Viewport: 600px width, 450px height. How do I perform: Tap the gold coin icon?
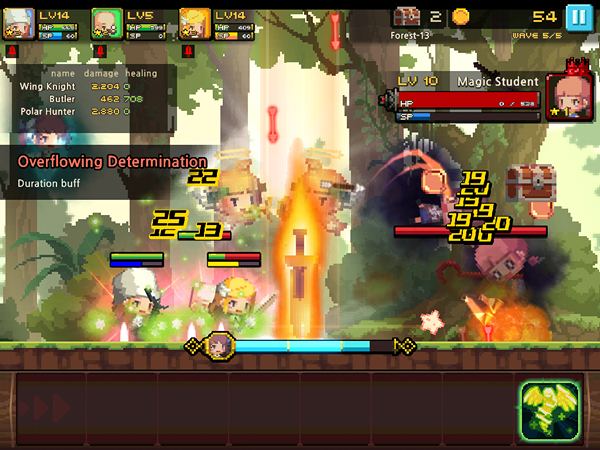(x=460, y=16)
